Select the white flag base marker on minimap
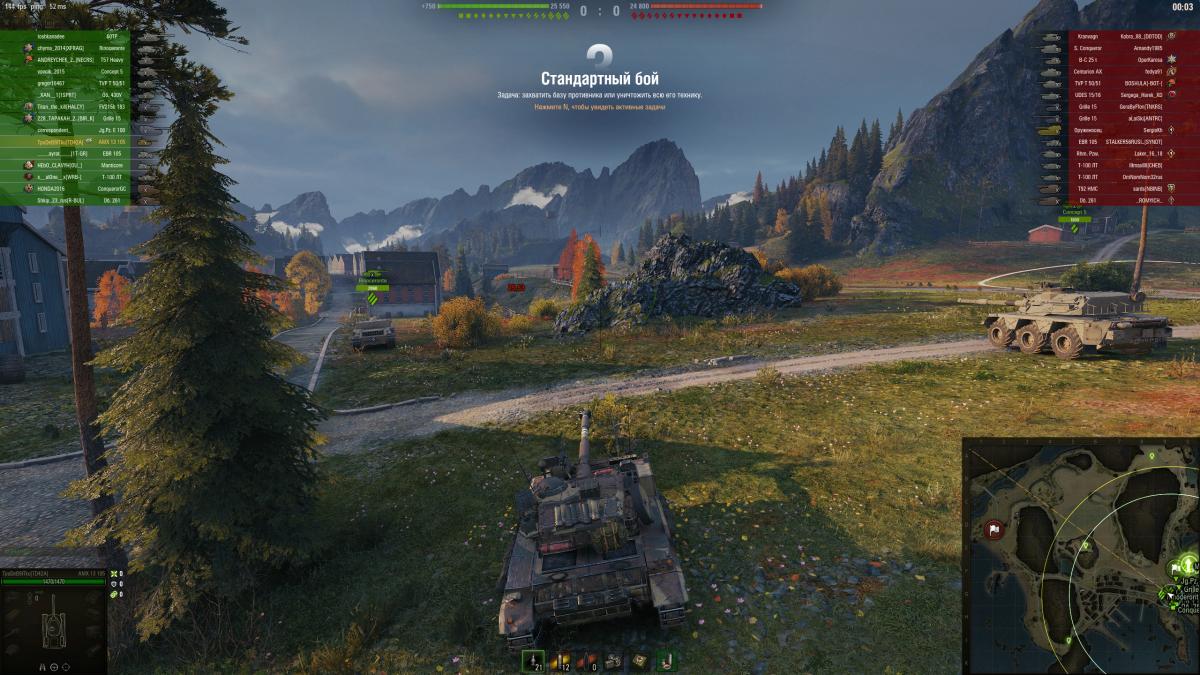1200x675 pixels. (x=995, y=530)
